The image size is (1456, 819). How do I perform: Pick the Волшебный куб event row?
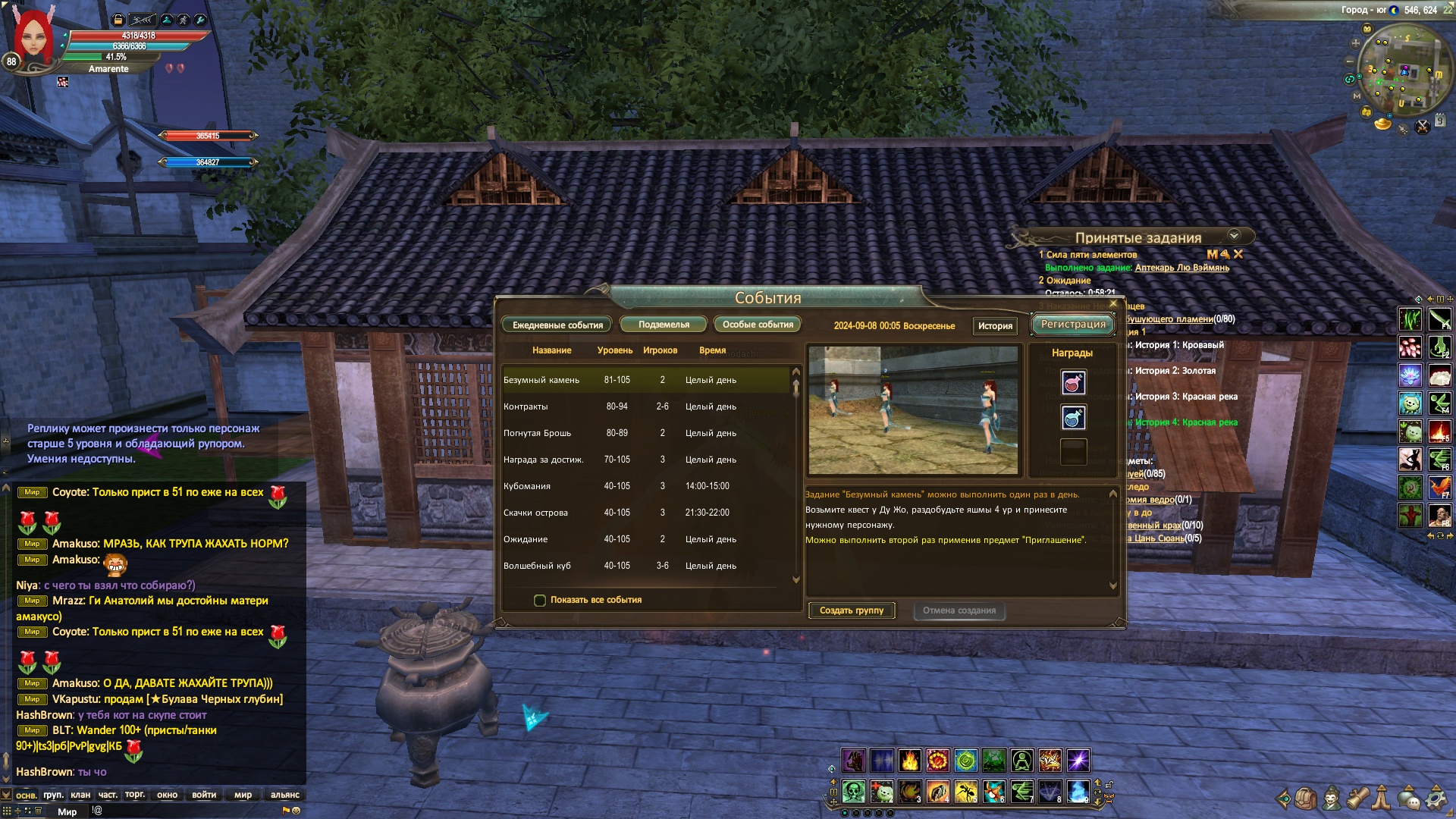(645, 566)
